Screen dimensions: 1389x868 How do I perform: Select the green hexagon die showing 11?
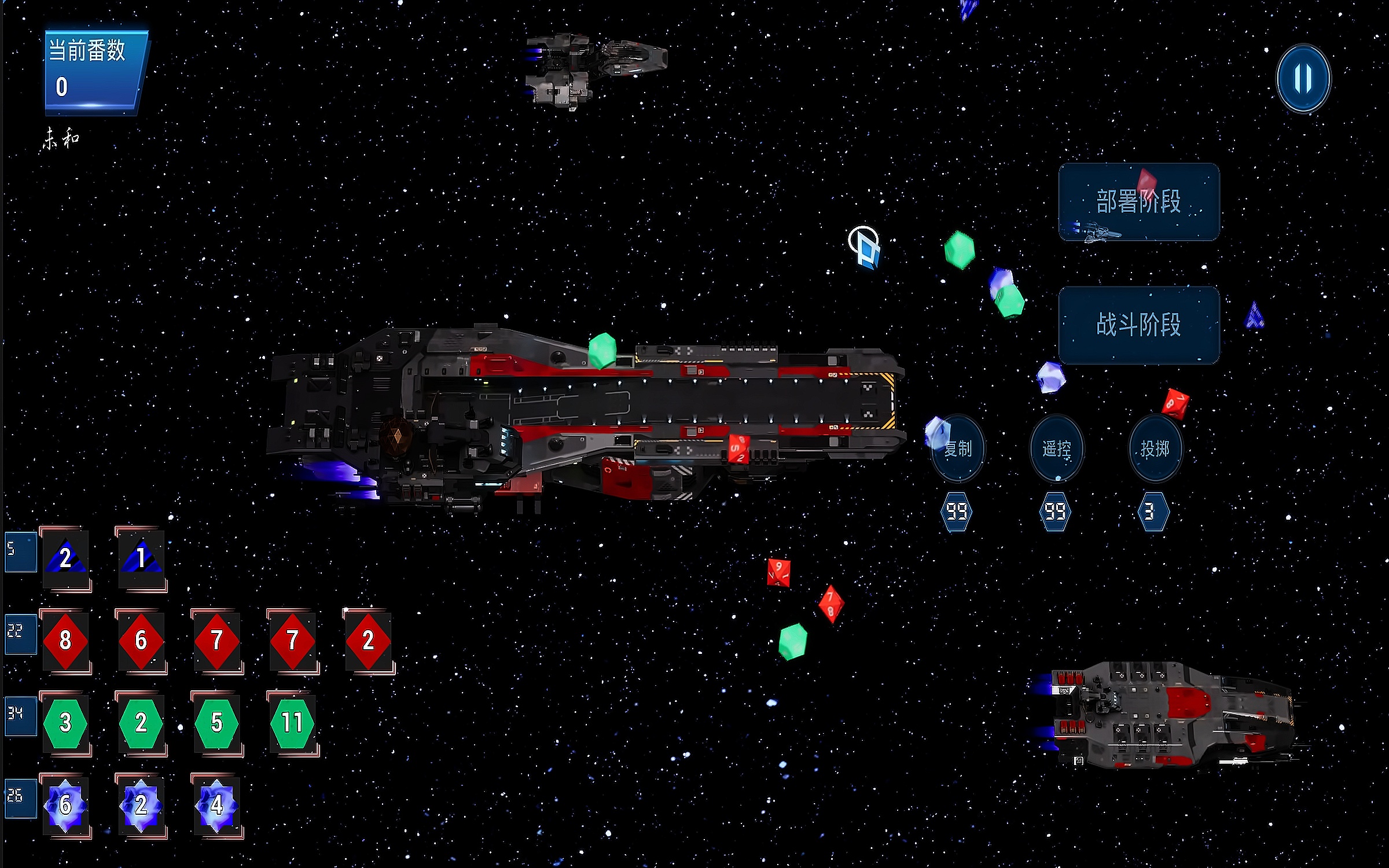tap(292, 723)
